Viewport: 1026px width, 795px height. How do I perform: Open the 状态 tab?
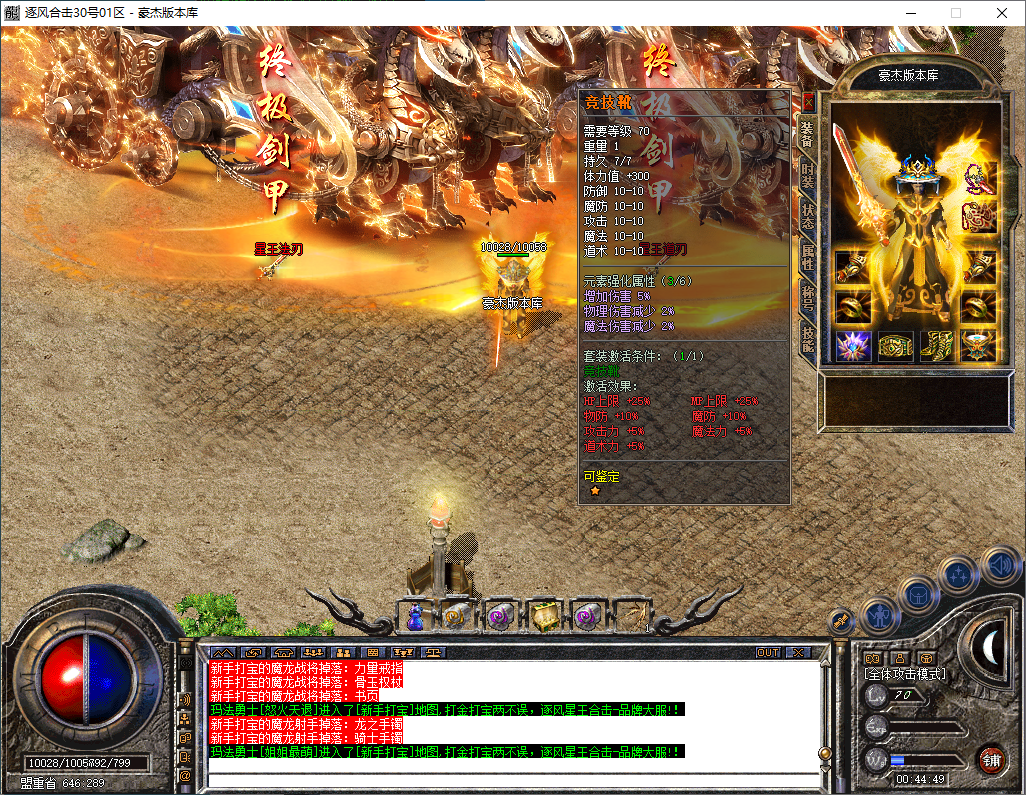pyautogui.click(x=808, y=215)
